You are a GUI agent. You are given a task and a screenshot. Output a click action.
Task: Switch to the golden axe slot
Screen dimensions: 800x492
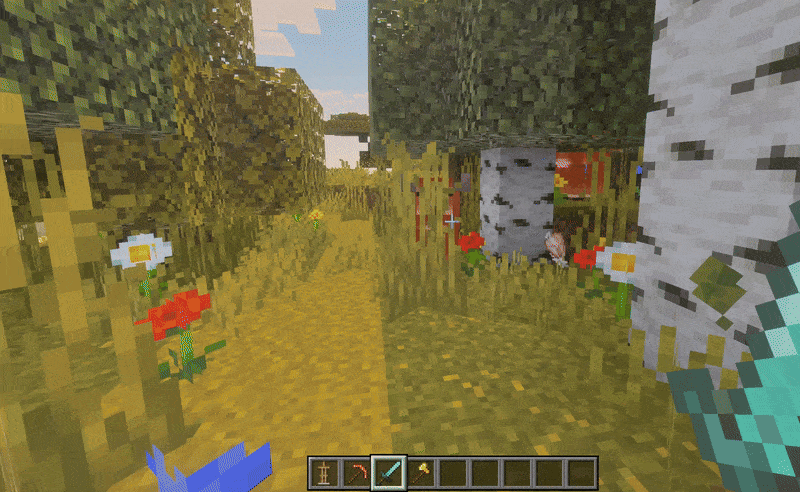(x=421, y=472)
